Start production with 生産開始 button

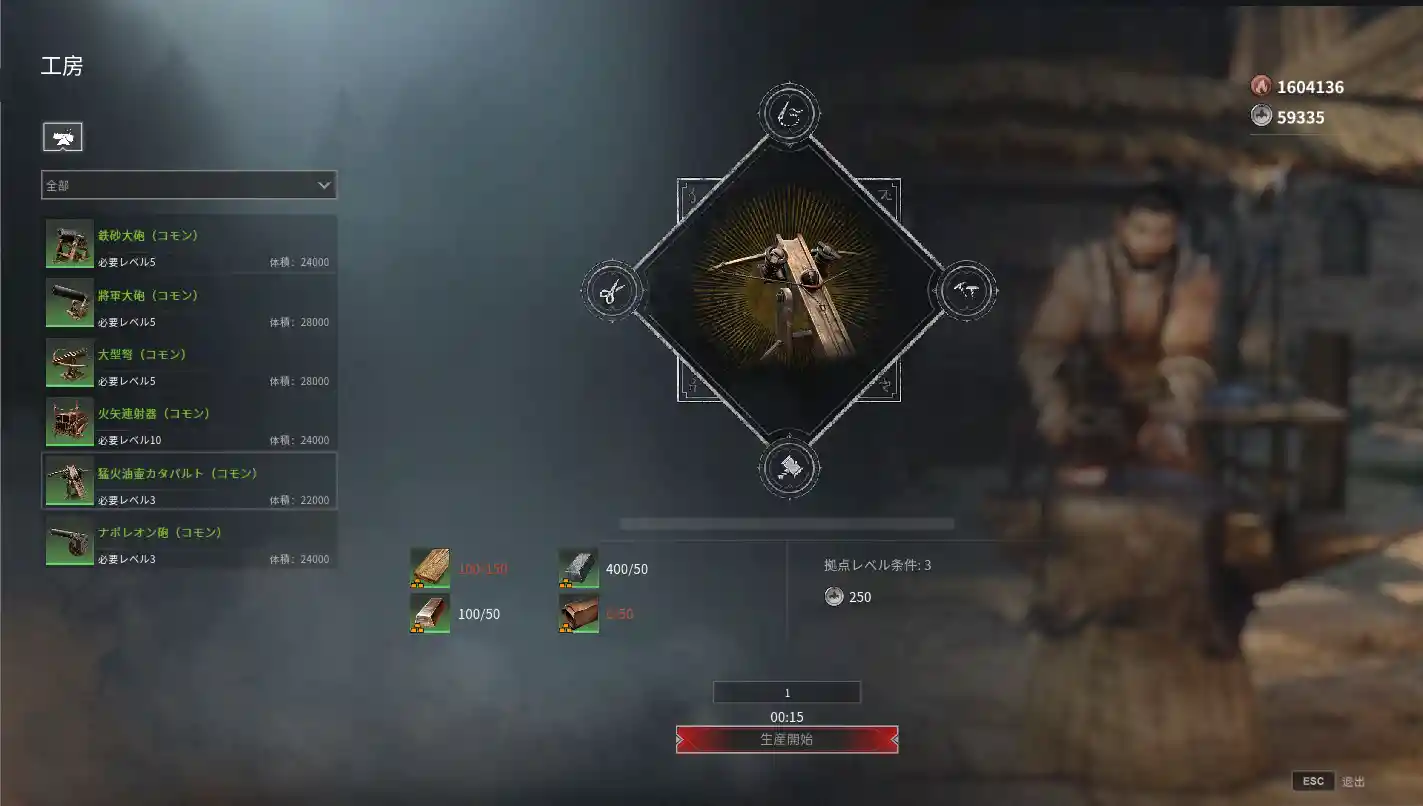(x=787, y=740)
